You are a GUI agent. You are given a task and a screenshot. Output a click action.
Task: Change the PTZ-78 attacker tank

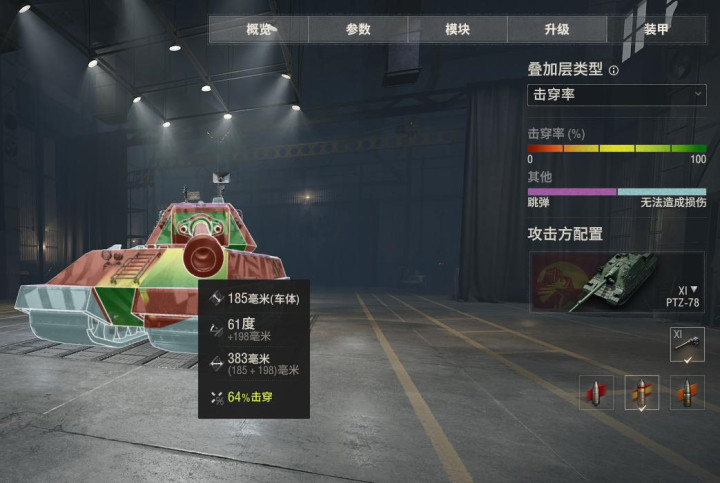(616, 281)
